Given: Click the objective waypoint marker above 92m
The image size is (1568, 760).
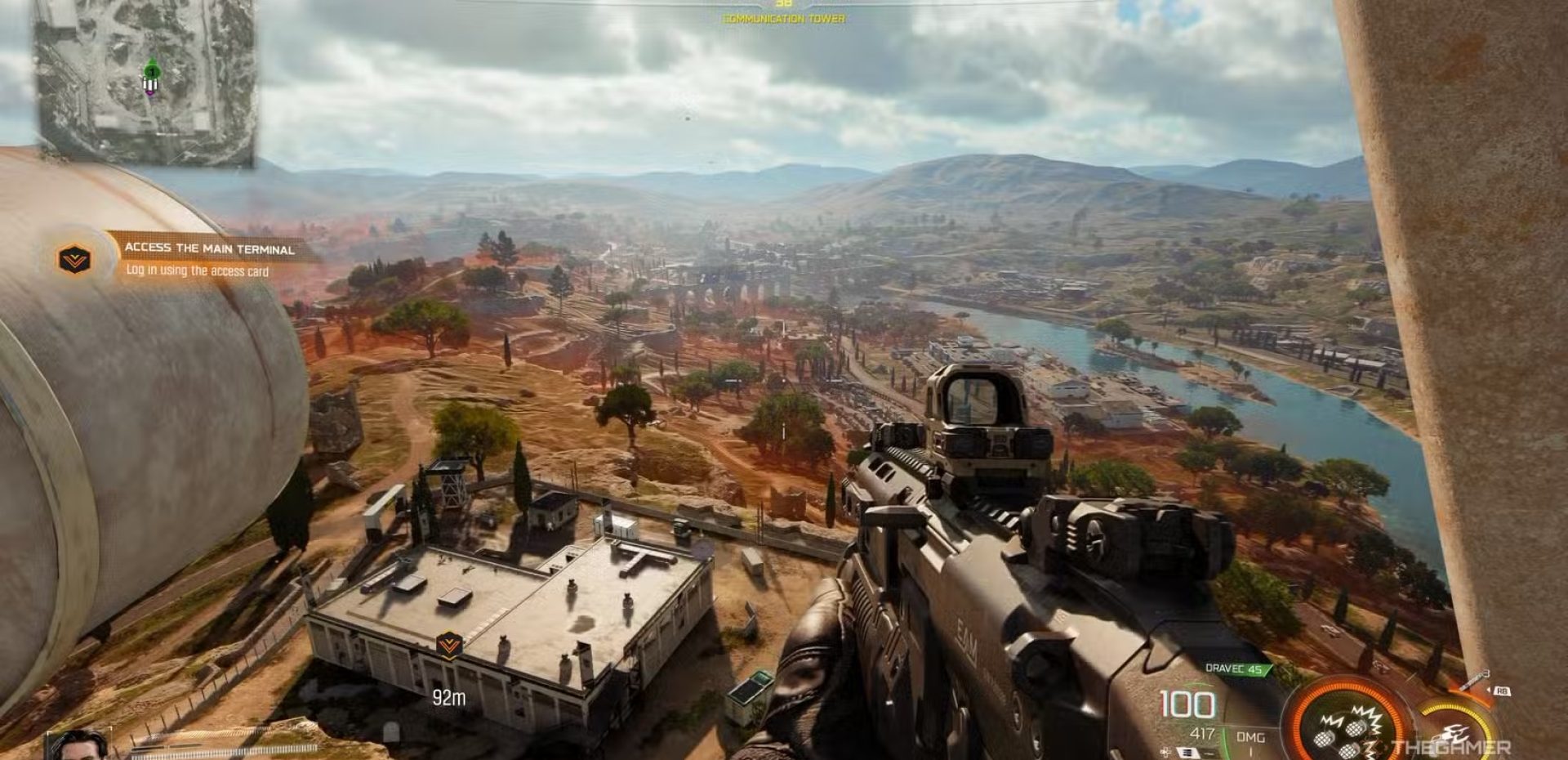Looking at the screenshot, I should (448, 645).
